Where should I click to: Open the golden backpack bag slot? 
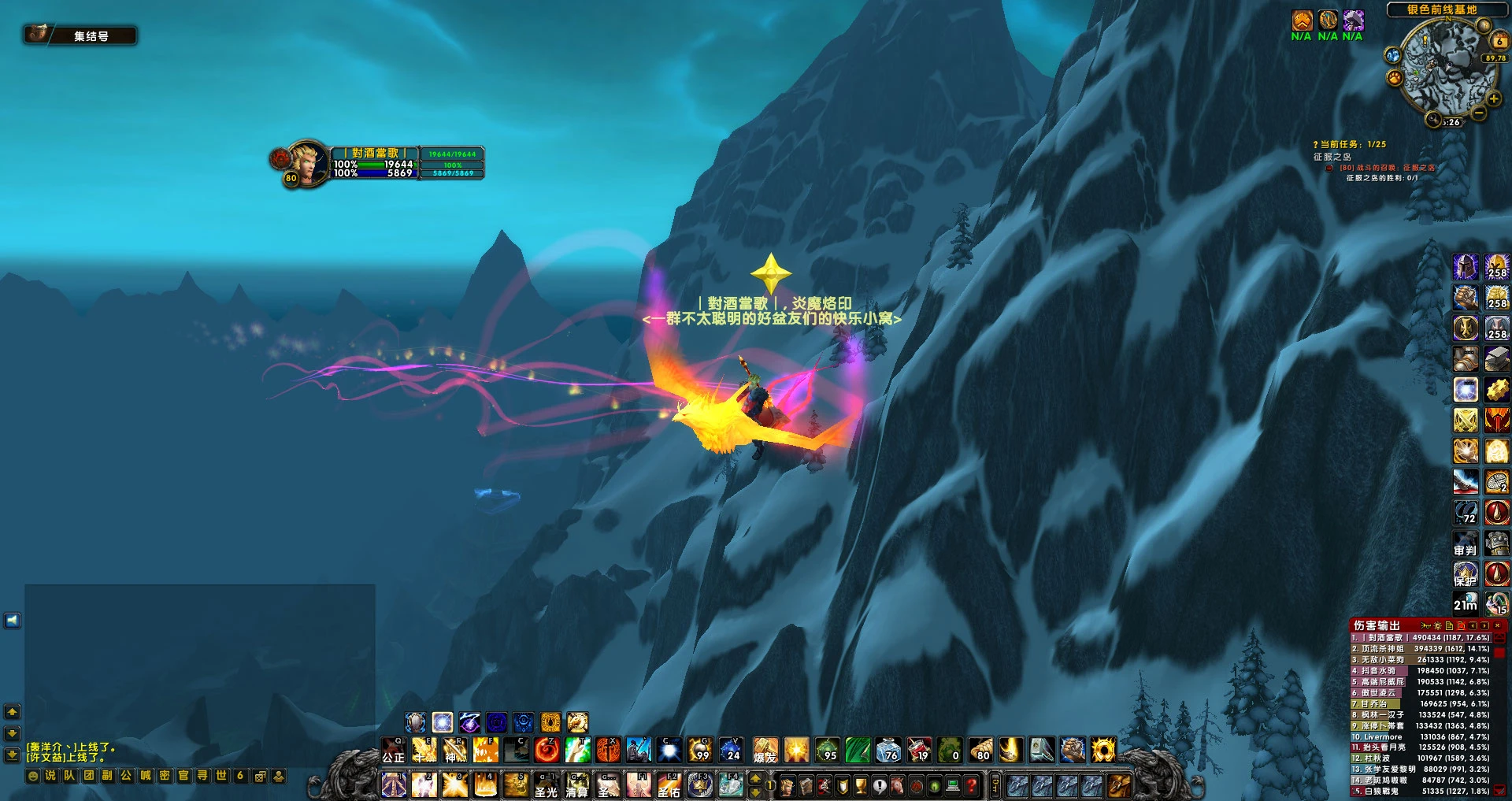(x=1119, y=785)
